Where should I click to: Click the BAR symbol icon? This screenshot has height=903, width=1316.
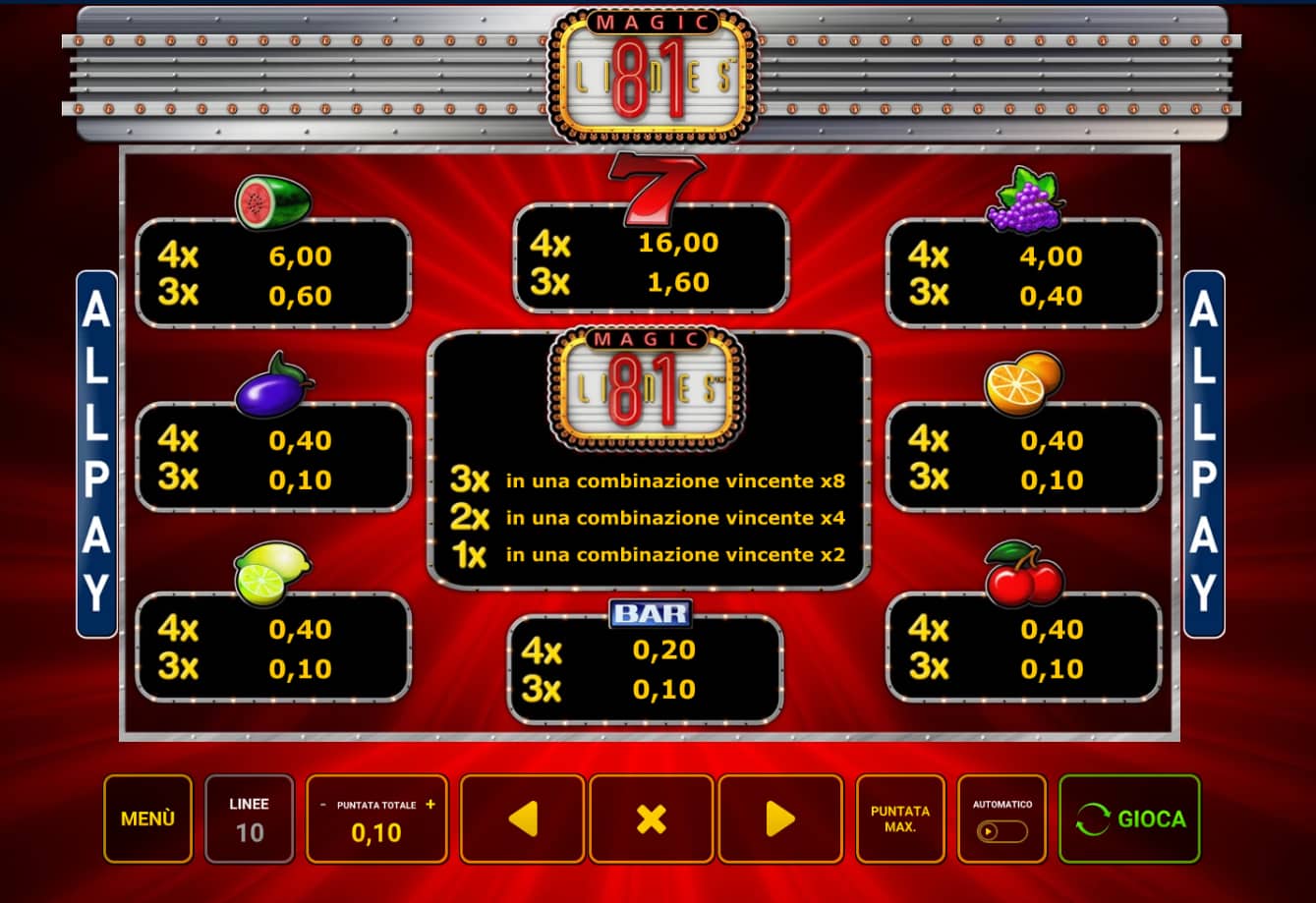tap(652, 612)
